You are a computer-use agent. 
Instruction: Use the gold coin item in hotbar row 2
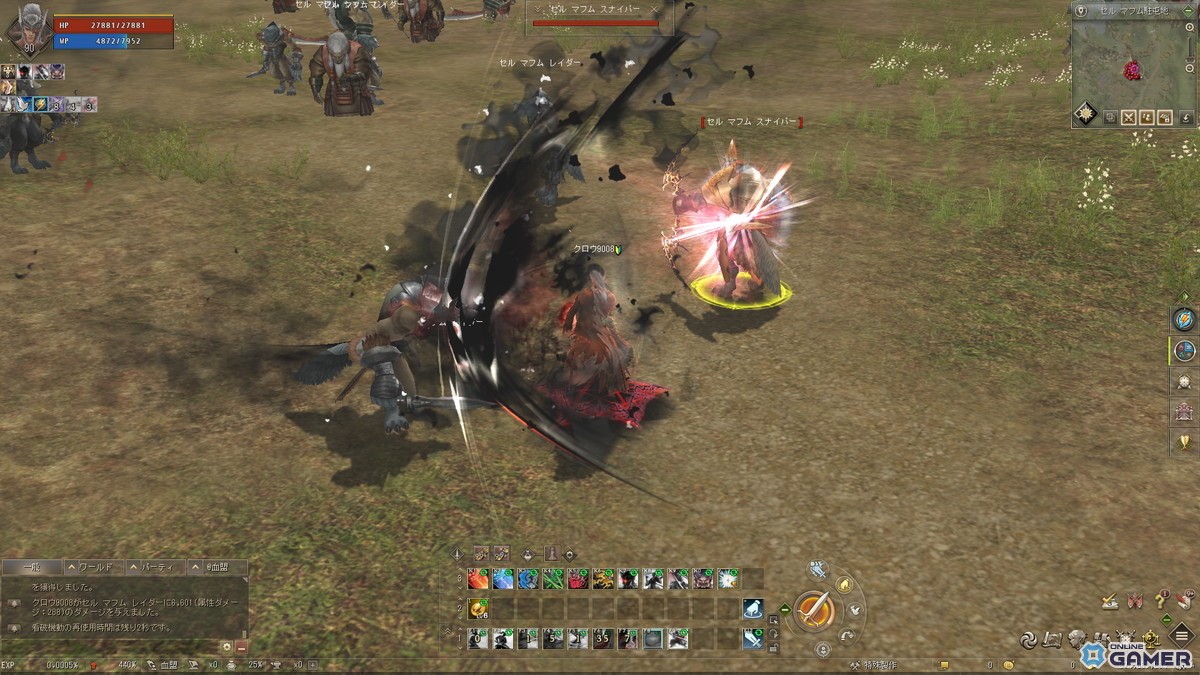point(479,608)
